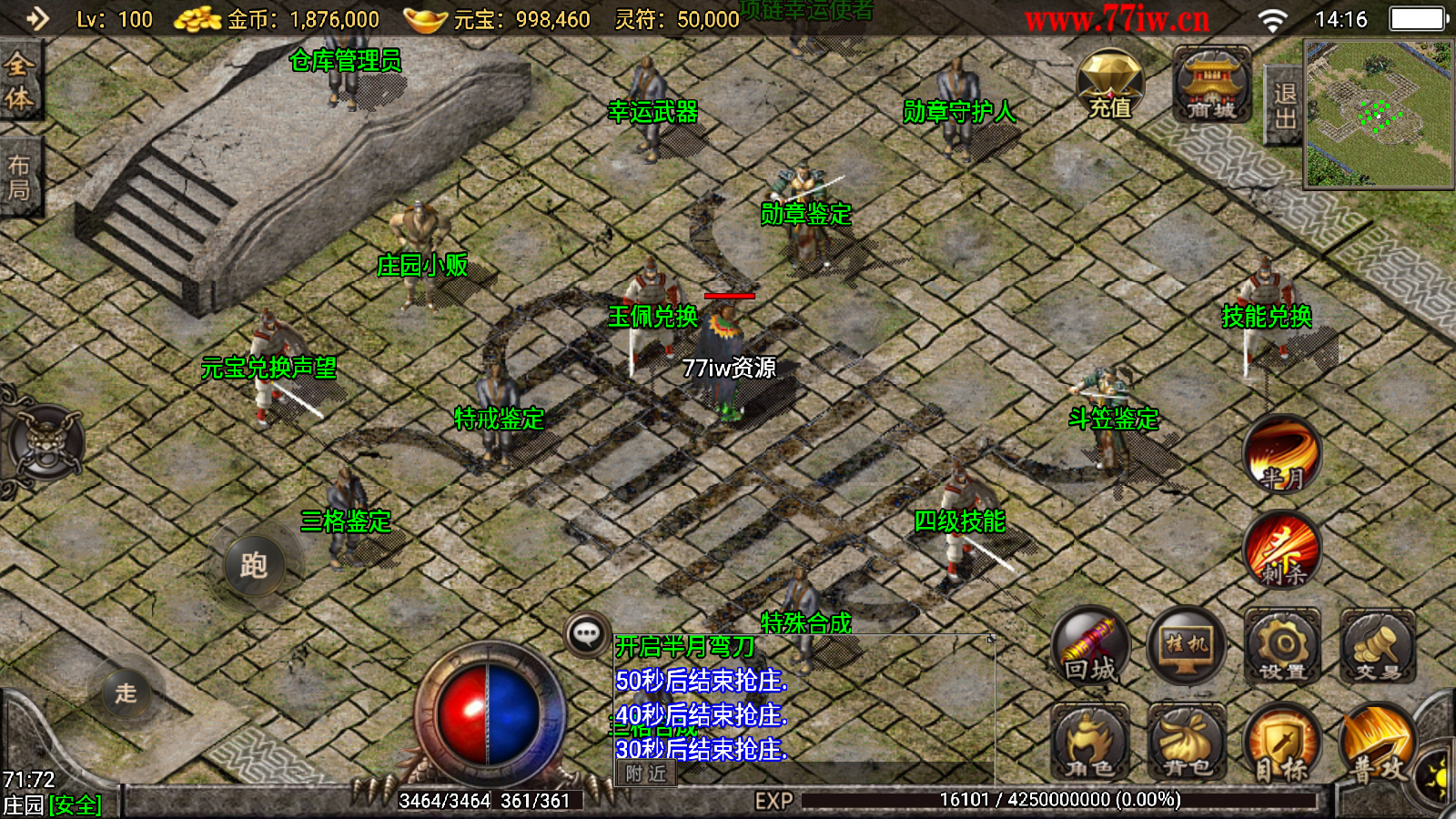The height and width of the screenshot is (819, 1456).
Task: Activate the 半月 half-moon skill
Action: pyautogui.click(x=1282, y=453)
